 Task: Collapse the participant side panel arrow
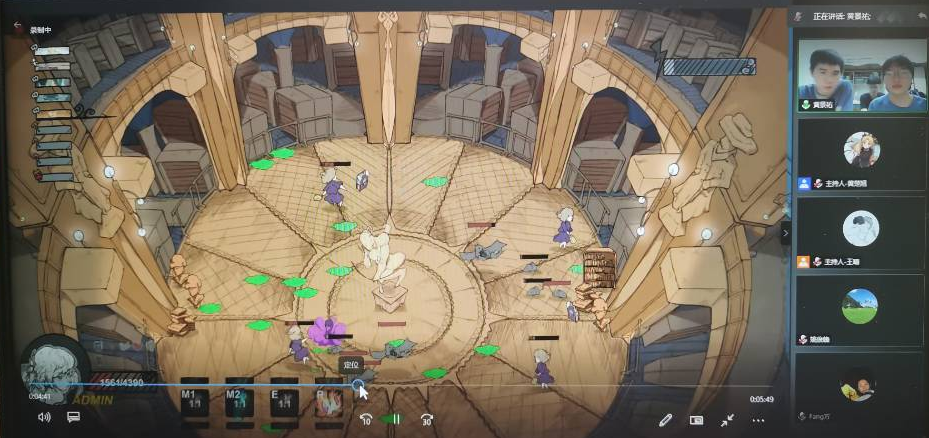pyautogui.click(x=786, y=233)
